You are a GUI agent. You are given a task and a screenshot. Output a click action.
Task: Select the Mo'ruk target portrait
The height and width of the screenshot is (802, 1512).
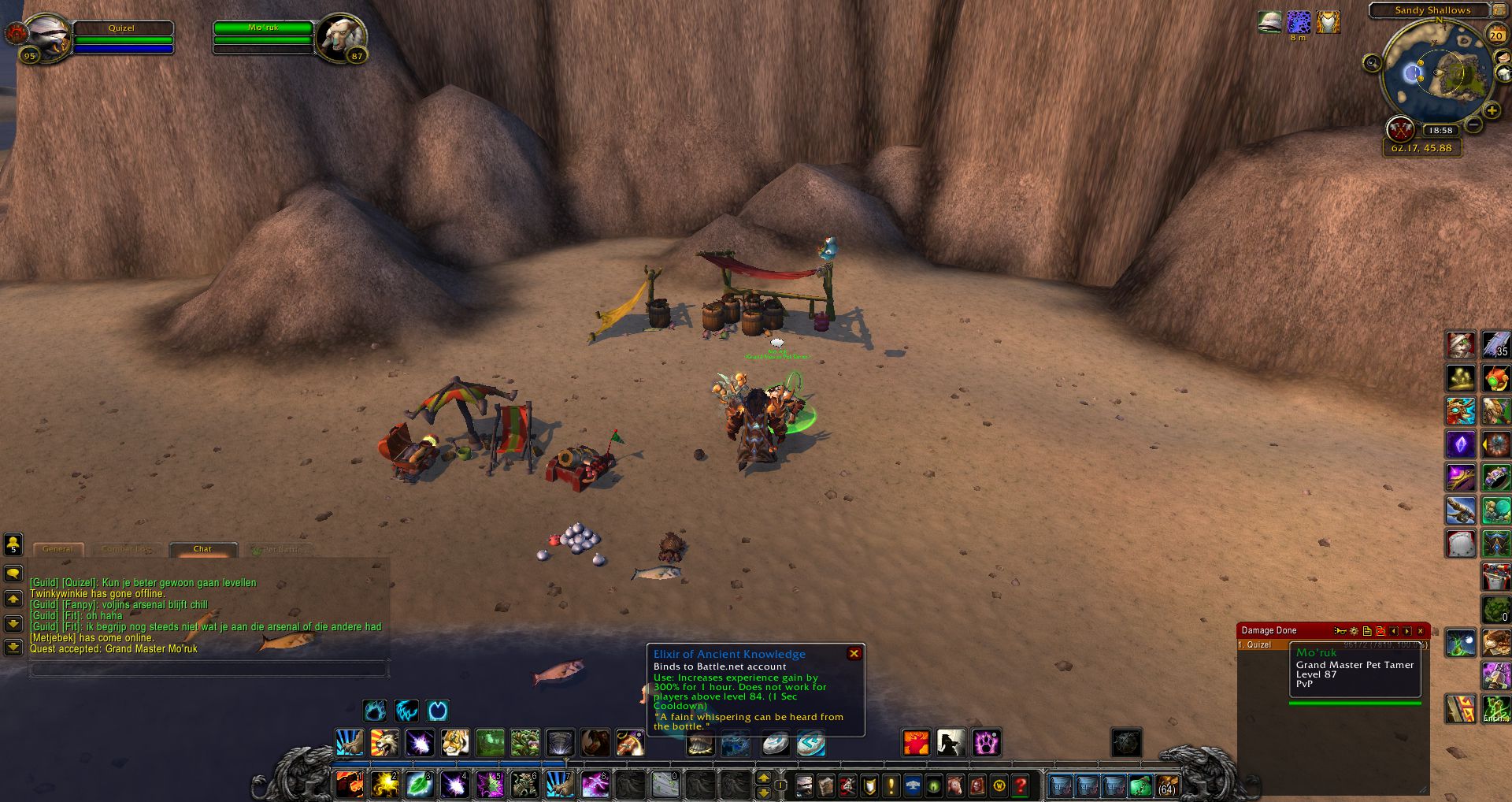342,36
